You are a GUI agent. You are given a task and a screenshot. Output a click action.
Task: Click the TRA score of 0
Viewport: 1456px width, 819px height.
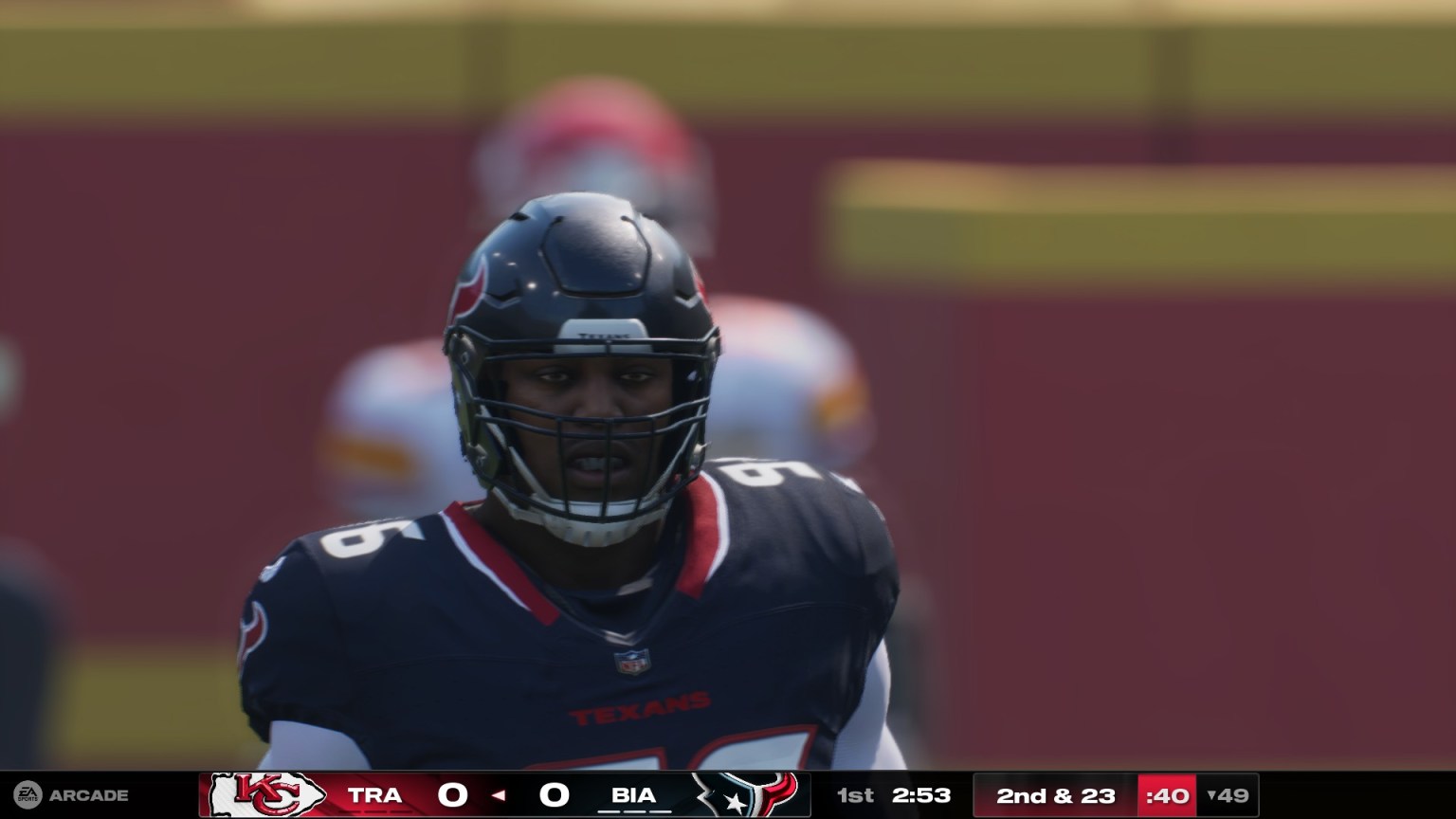(x=453, y=795)
